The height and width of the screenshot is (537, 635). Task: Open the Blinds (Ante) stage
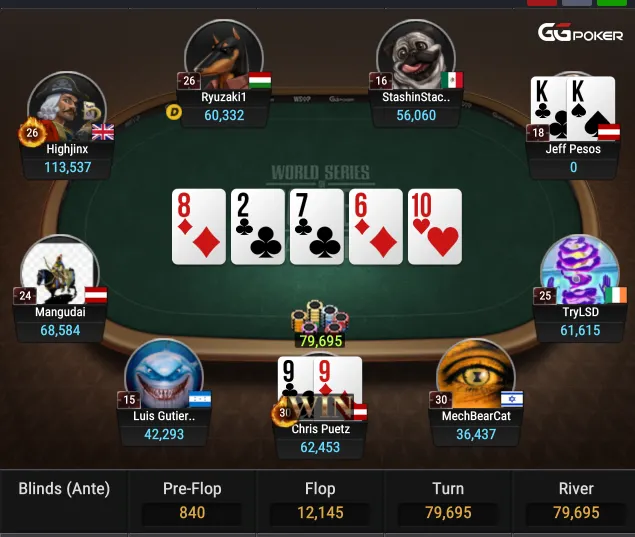(64, 490)
